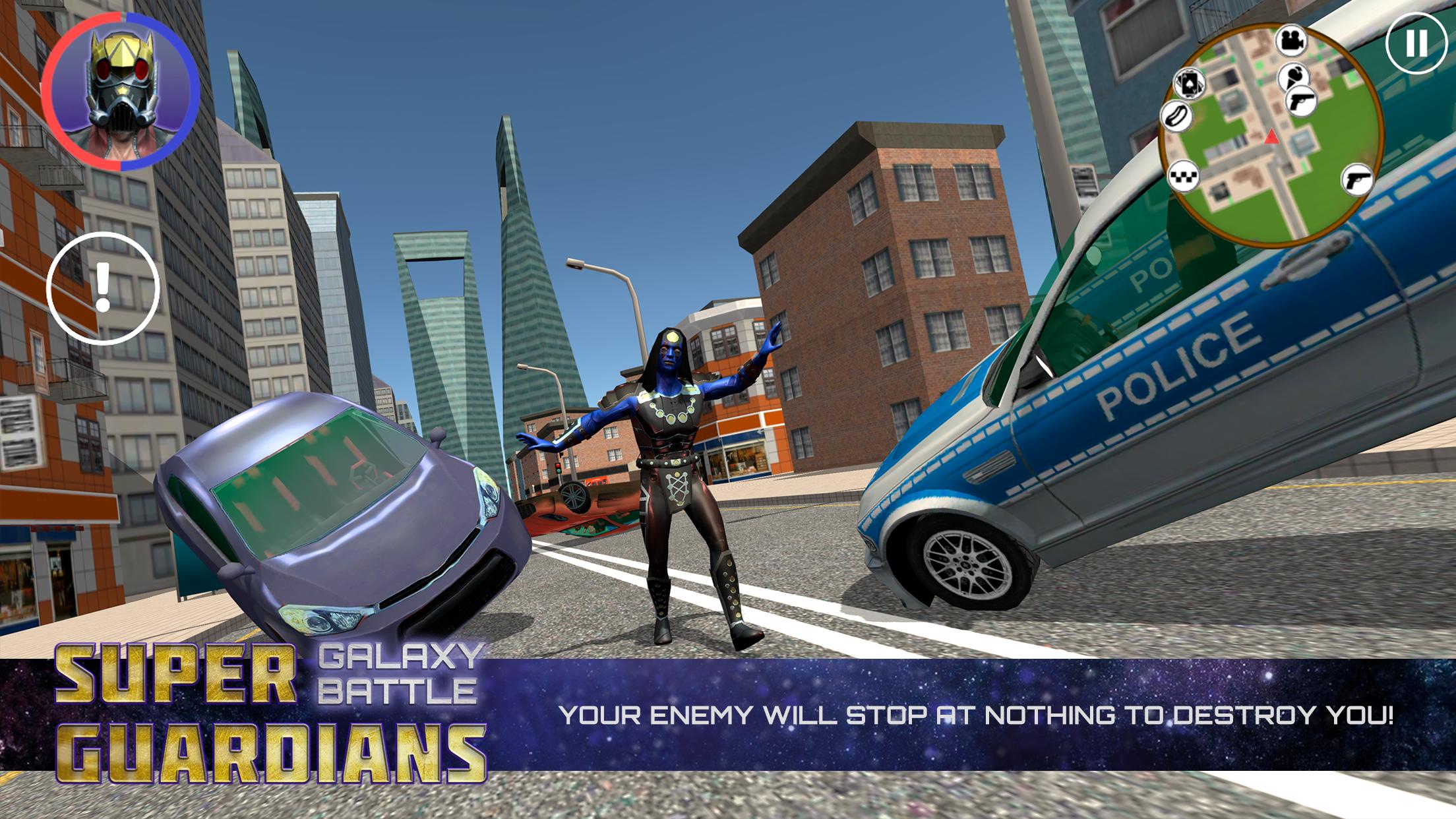1456x819 pixels.
Task: Select the ice cream cone minimap marker
Action: coord(1294,76)
